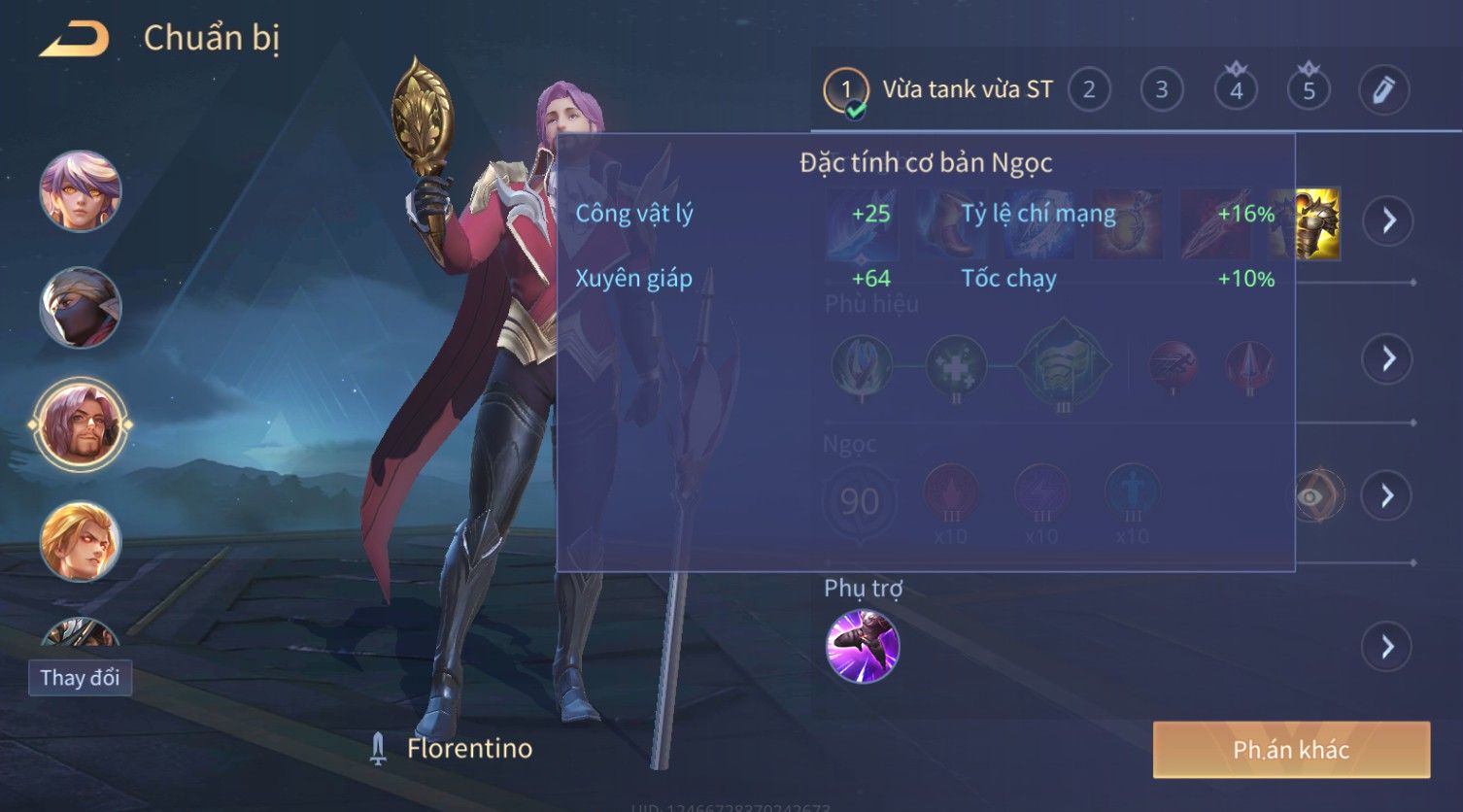Screen dimensions: 1463x812
Task: Select build preset 1 Vừa tank vừa ST
Action: click(x=845, y=90)
